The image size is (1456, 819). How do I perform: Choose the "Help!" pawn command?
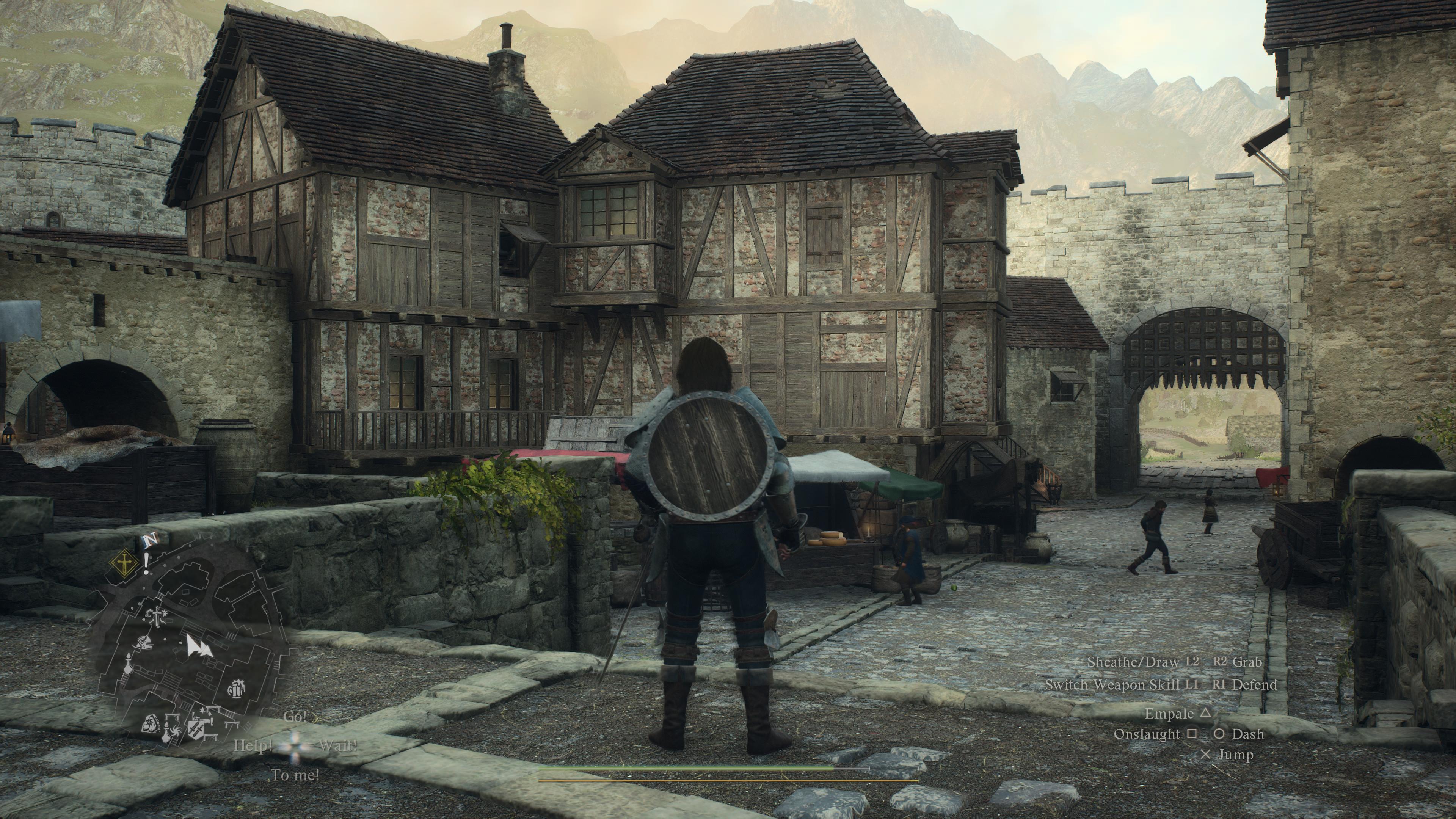point(253,746)
